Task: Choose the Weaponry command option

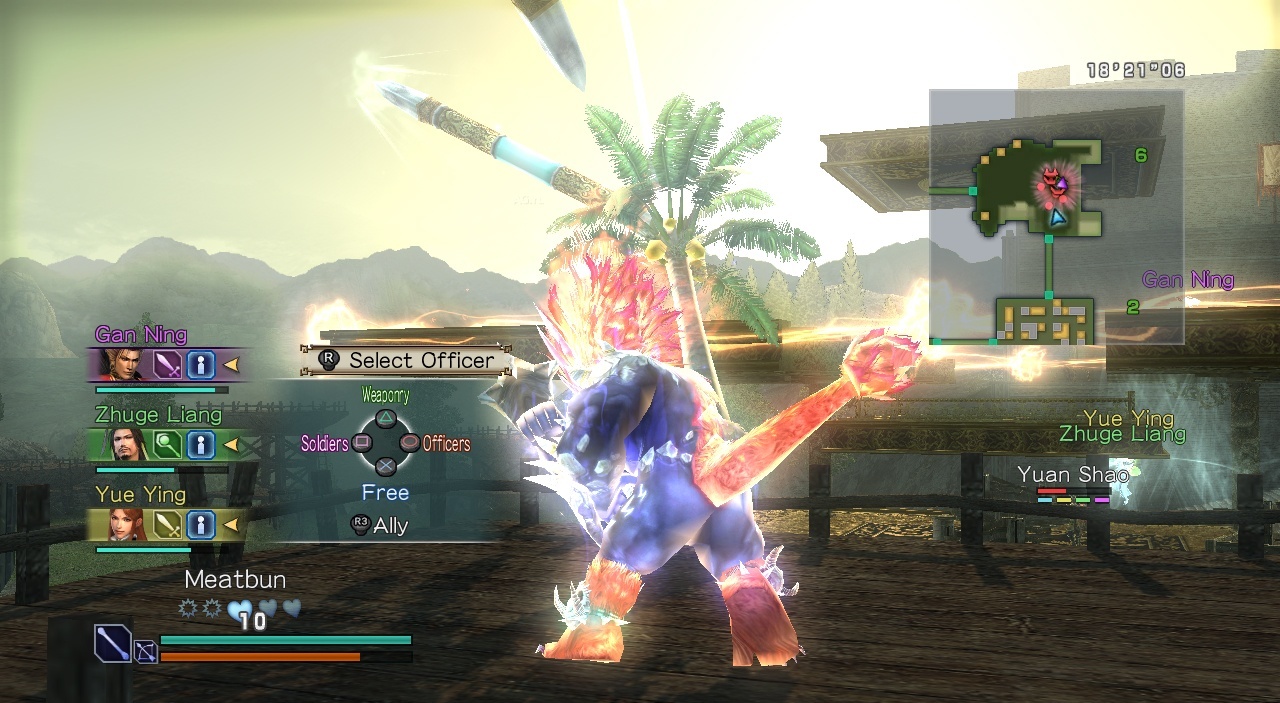Action: point(386,419)
